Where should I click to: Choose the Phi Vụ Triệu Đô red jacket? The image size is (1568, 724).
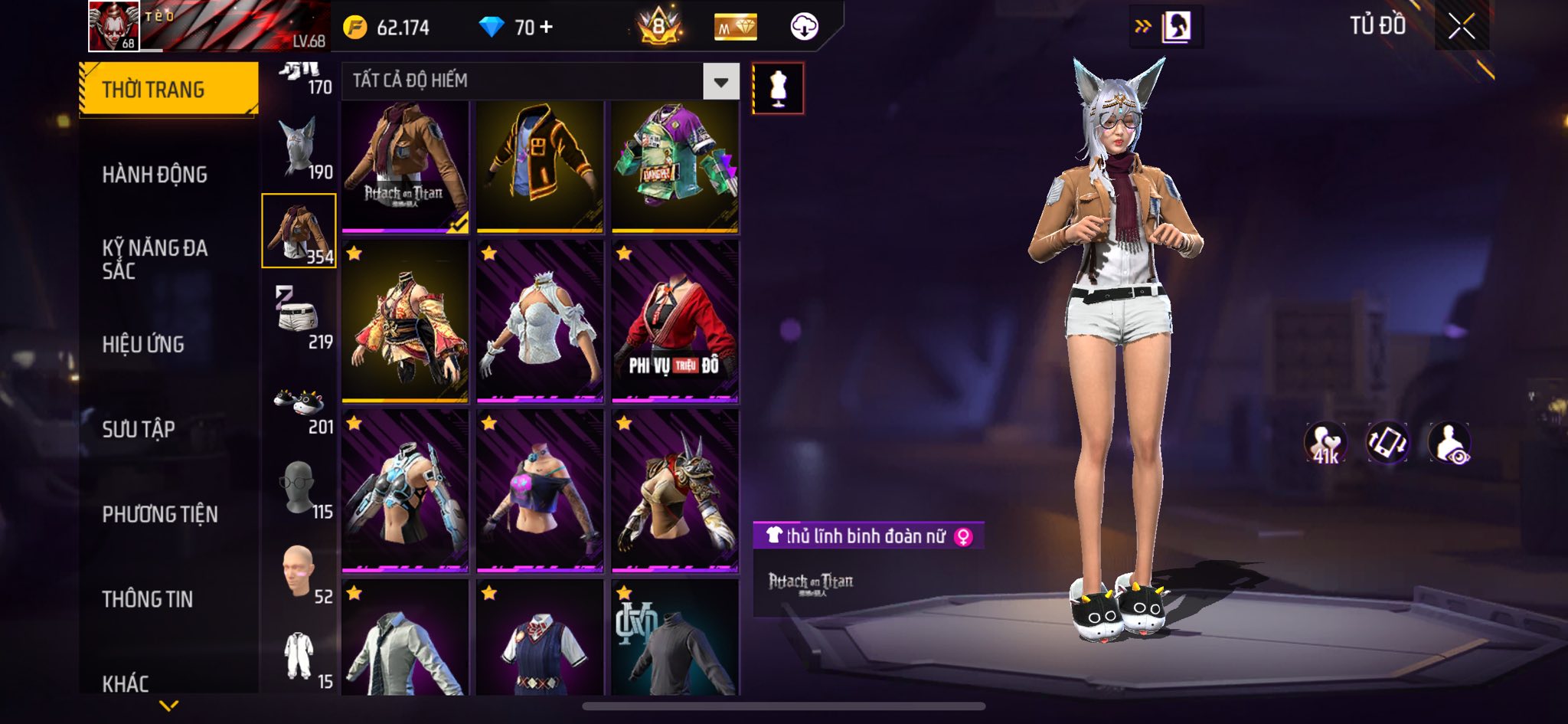coord(675,322)
